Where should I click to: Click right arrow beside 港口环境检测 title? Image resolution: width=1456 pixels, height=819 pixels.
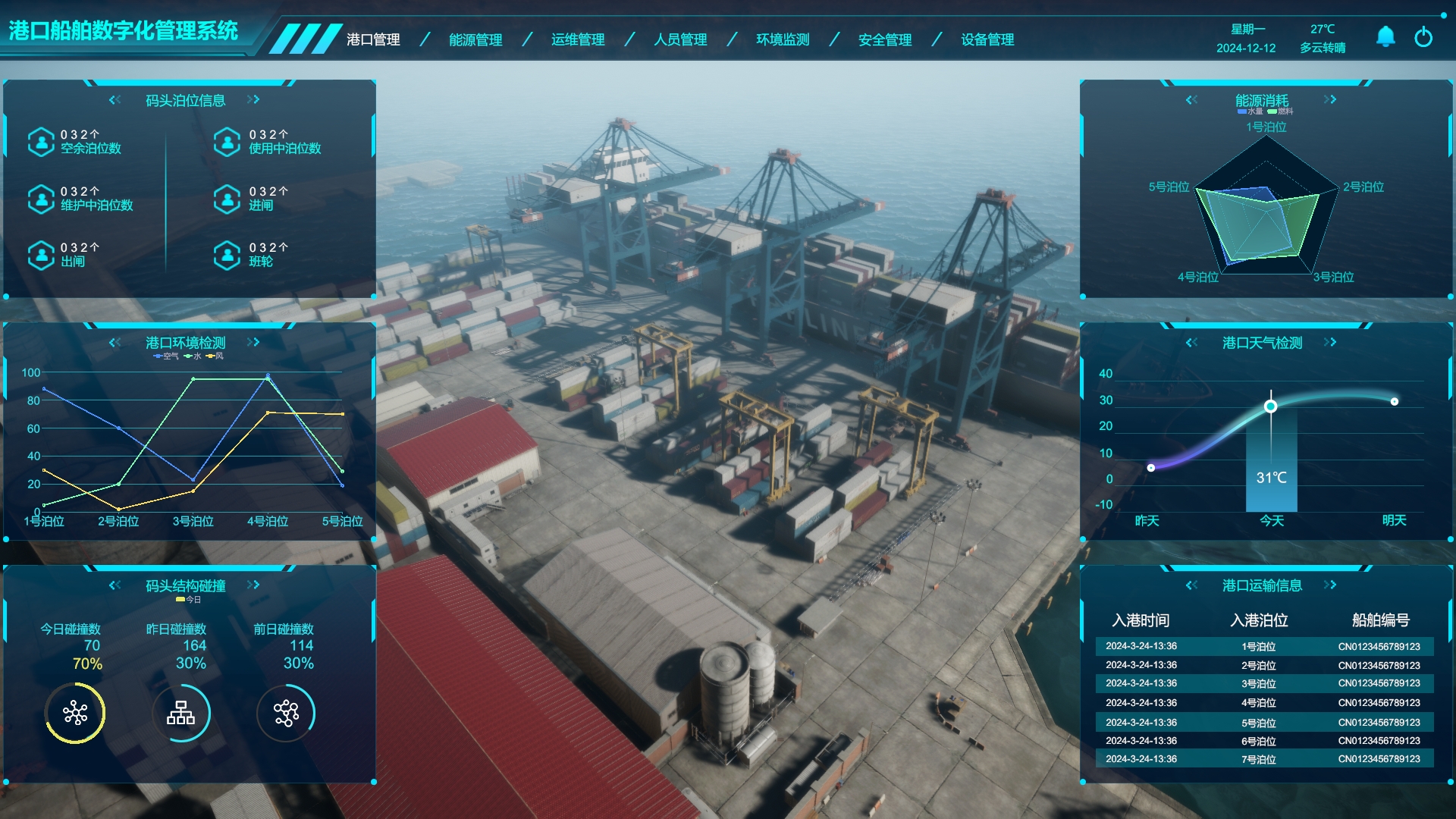[x=253, y=342]
